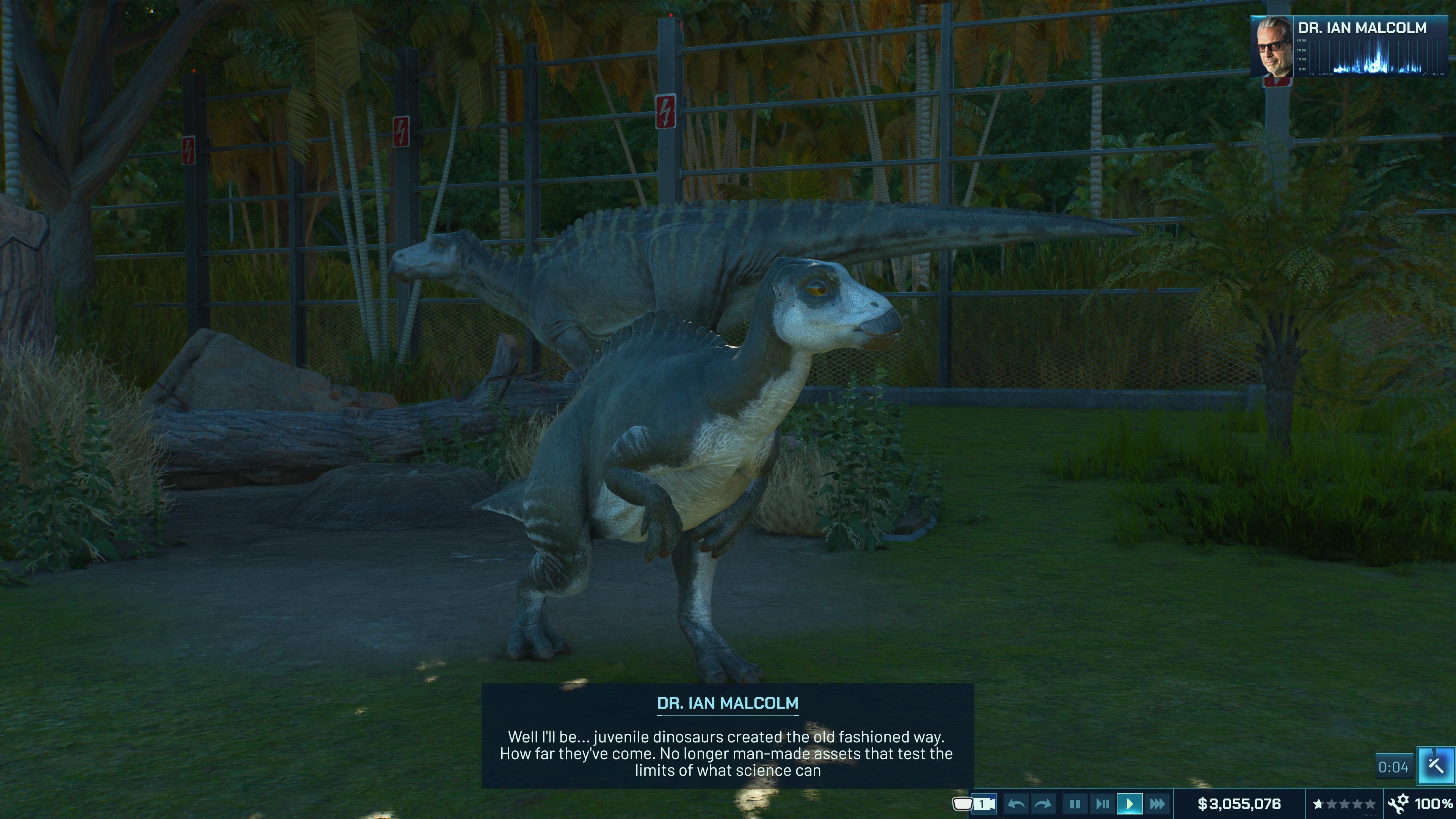Viewport: 1456px width, 819px height.
Task: Click the glasses capture icon
Action: [x=963, y=803]
